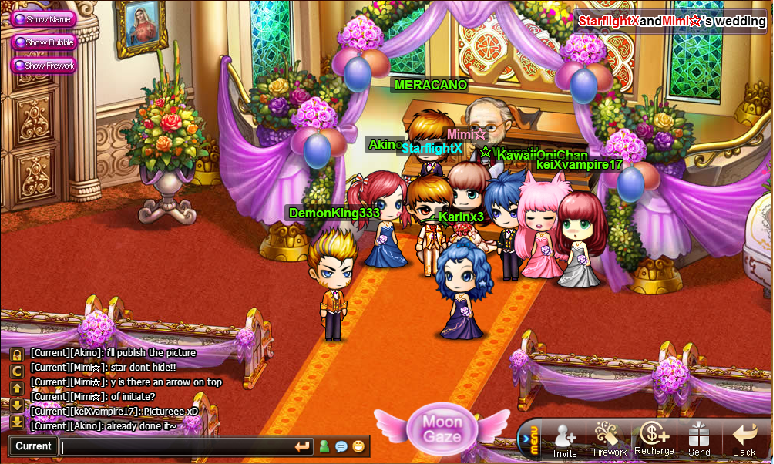774x464 pixels.
Task: Invite a guest with the Invite button
Action: 565,440
